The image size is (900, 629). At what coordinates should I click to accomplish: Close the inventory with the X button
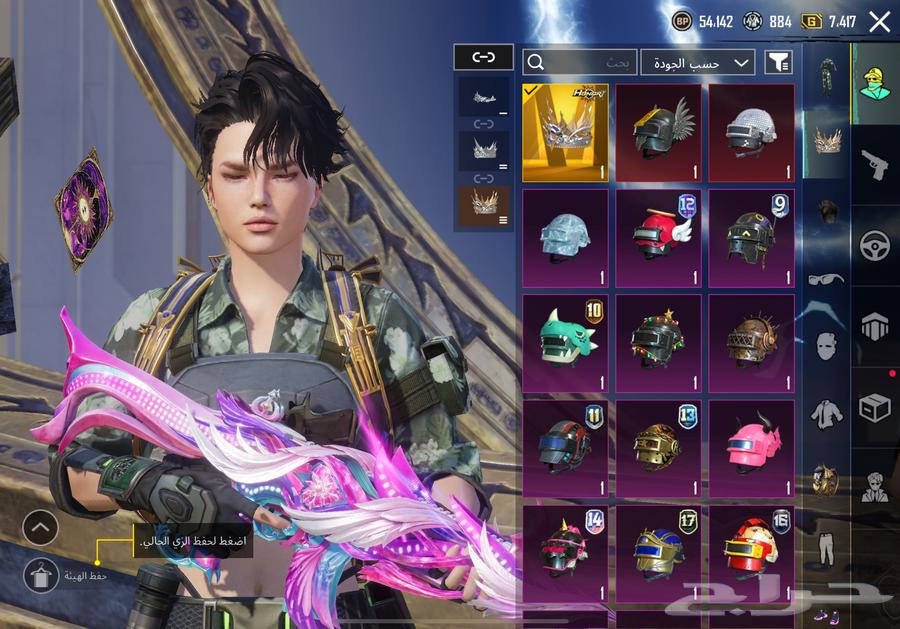879,22
